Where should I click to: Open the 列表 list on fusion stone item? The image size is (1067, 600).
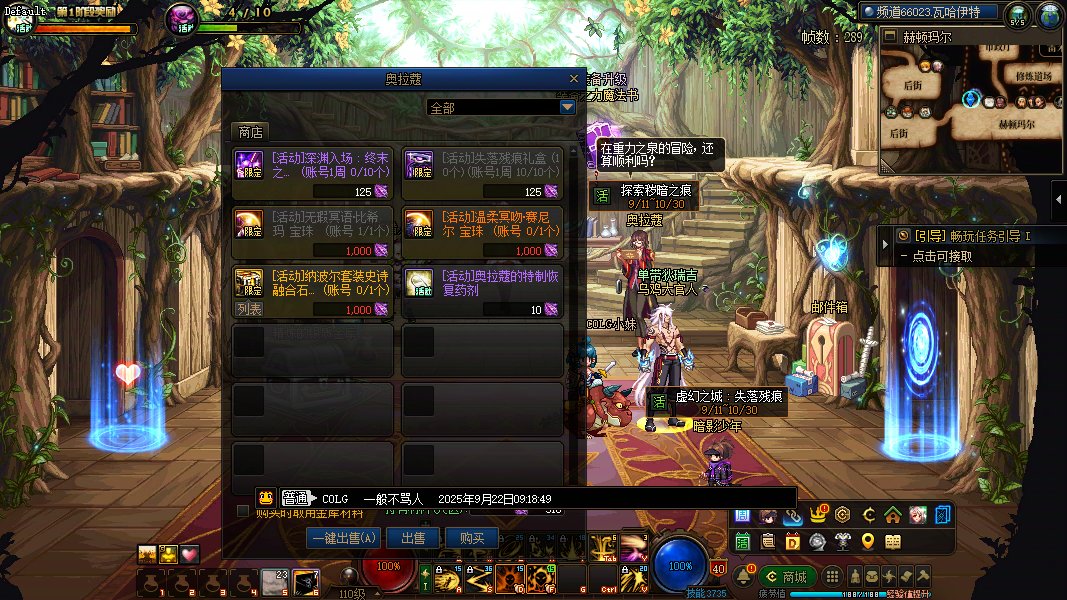point(249,310)
